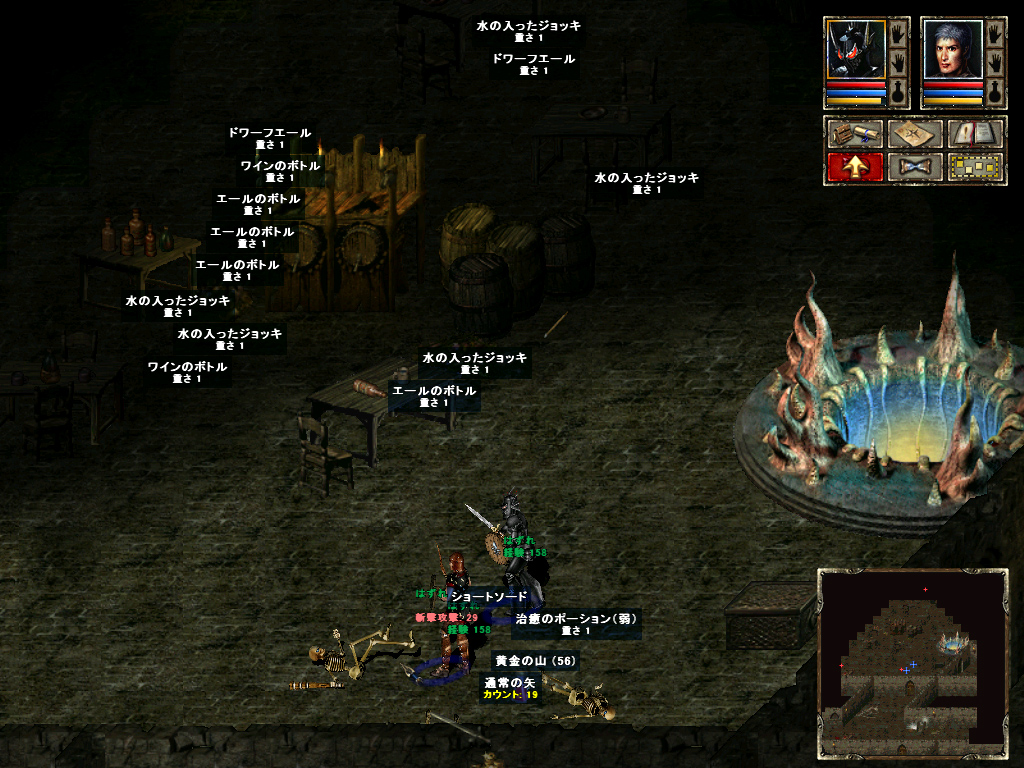This screenshot has width=1024, height=768.
Task: Open the potion slot beside the knight portrait
Action: coord(897,92)
